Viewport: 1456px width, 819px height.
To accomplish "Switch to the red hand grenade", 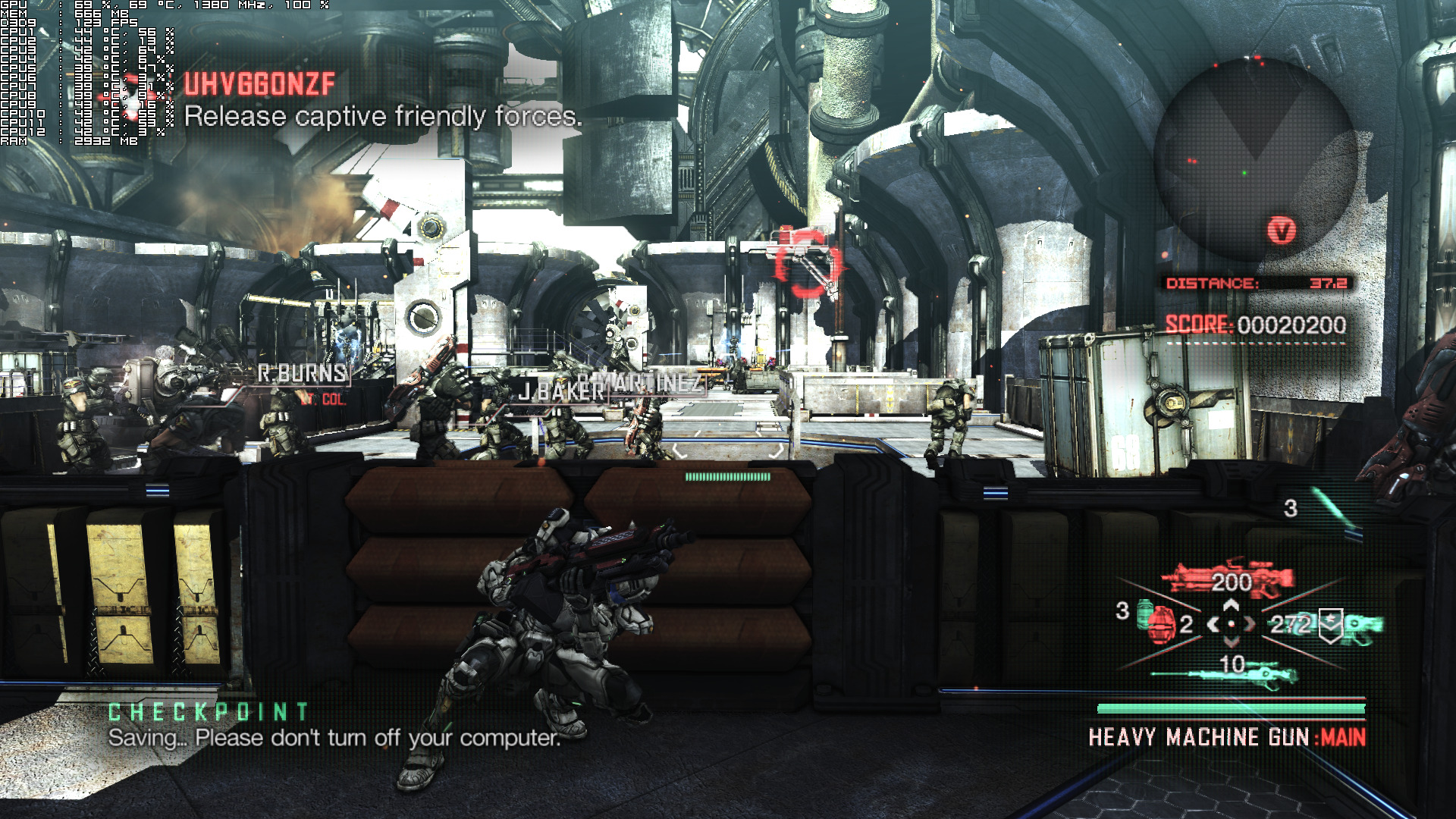I will point(1159,624).
